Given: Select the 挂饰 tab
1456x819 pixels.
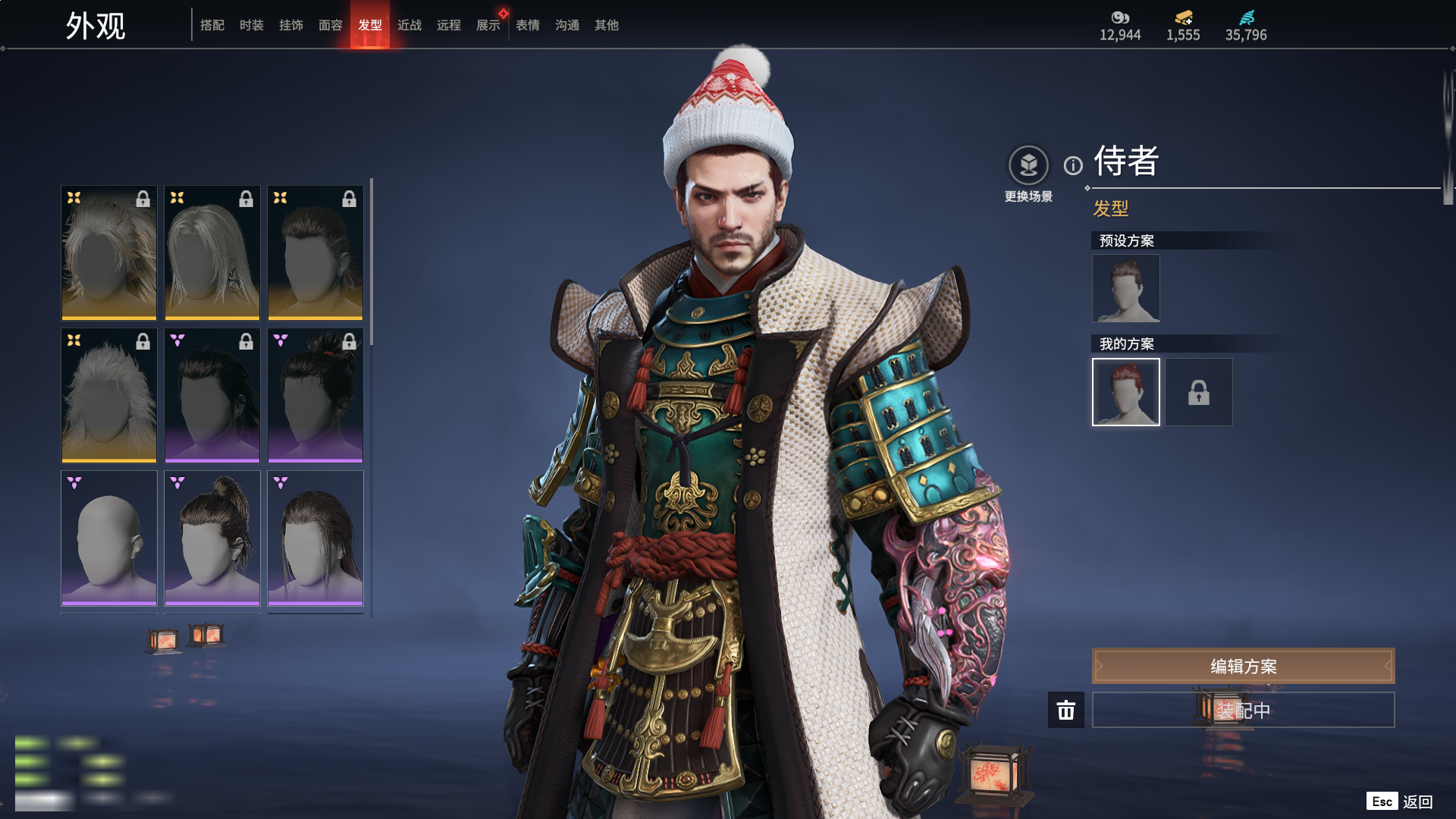Looking at the screenshot, I should (291, 25).
